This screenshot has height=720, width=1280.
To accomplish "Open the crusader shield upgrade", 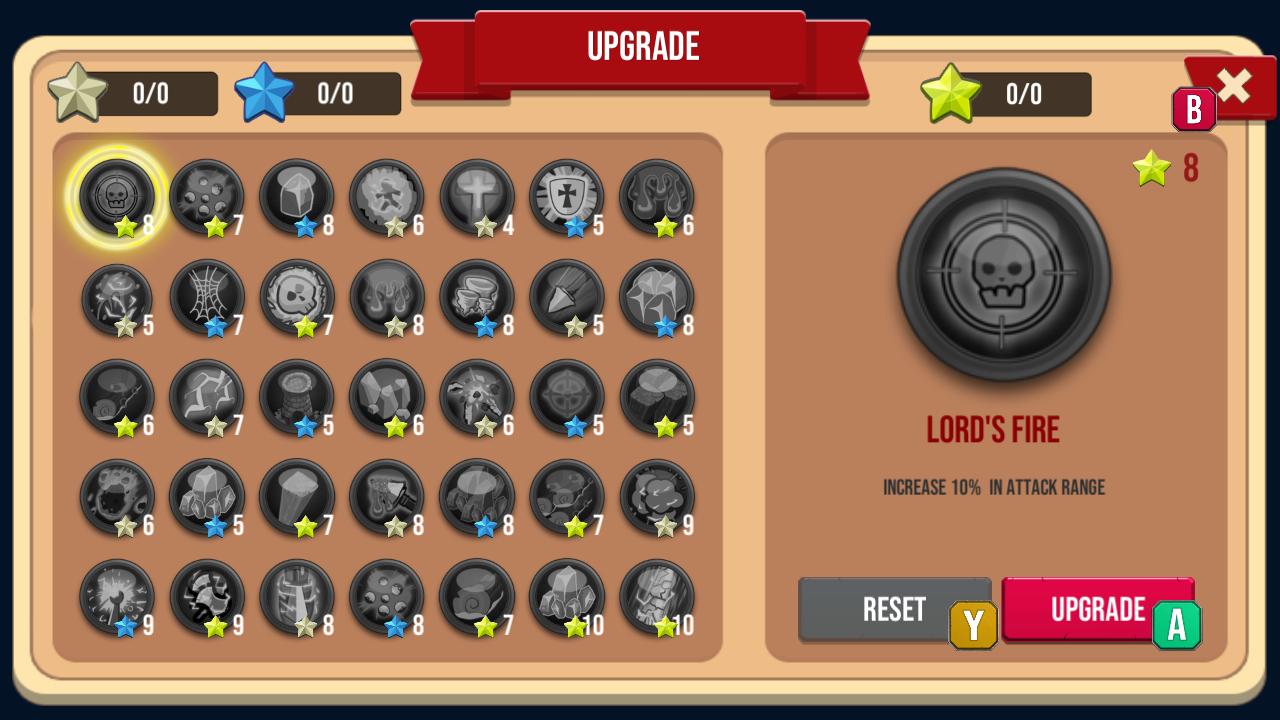I will [x=567, y=198].
